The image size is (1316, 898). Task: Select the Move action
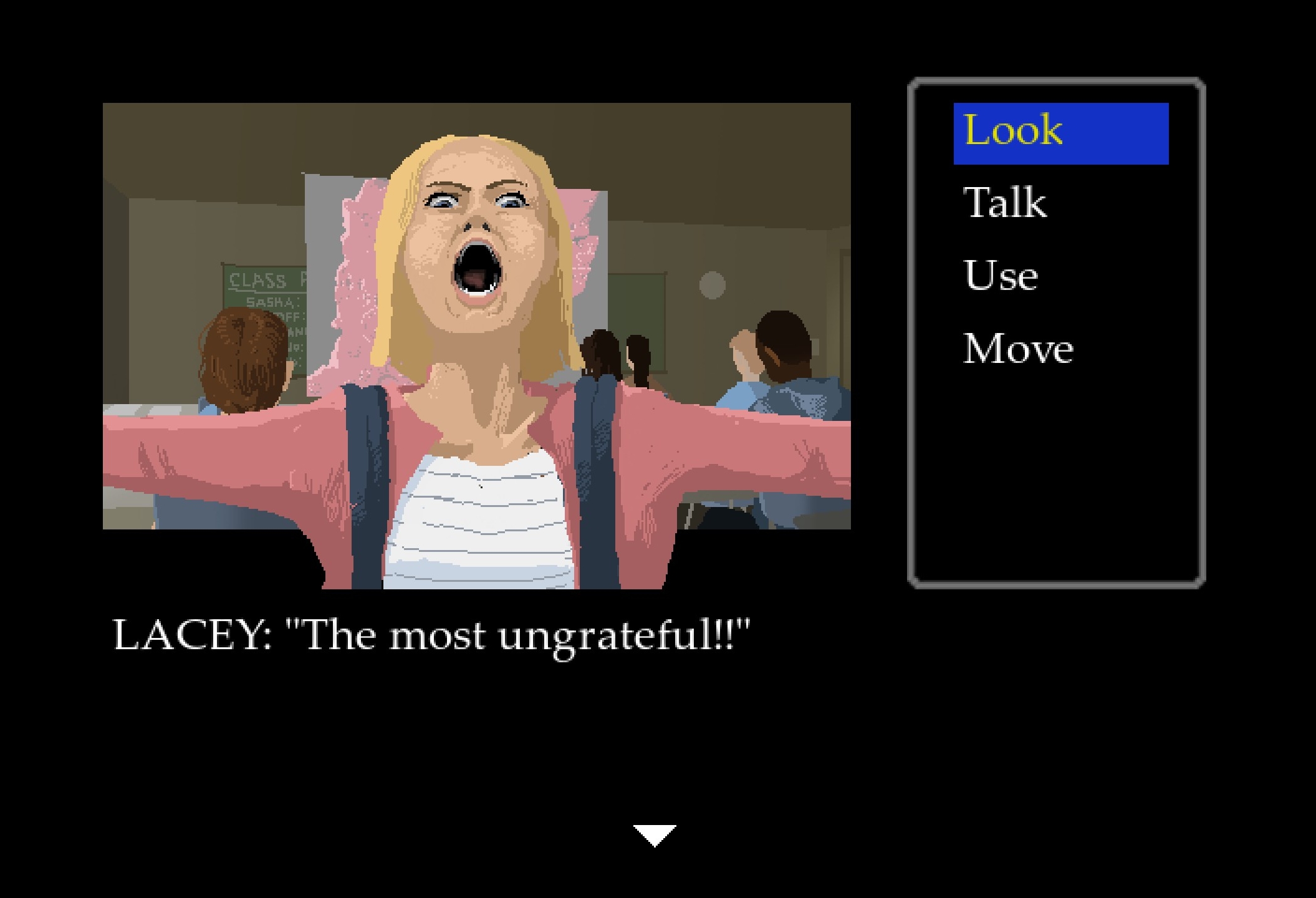coord(1017,349)
